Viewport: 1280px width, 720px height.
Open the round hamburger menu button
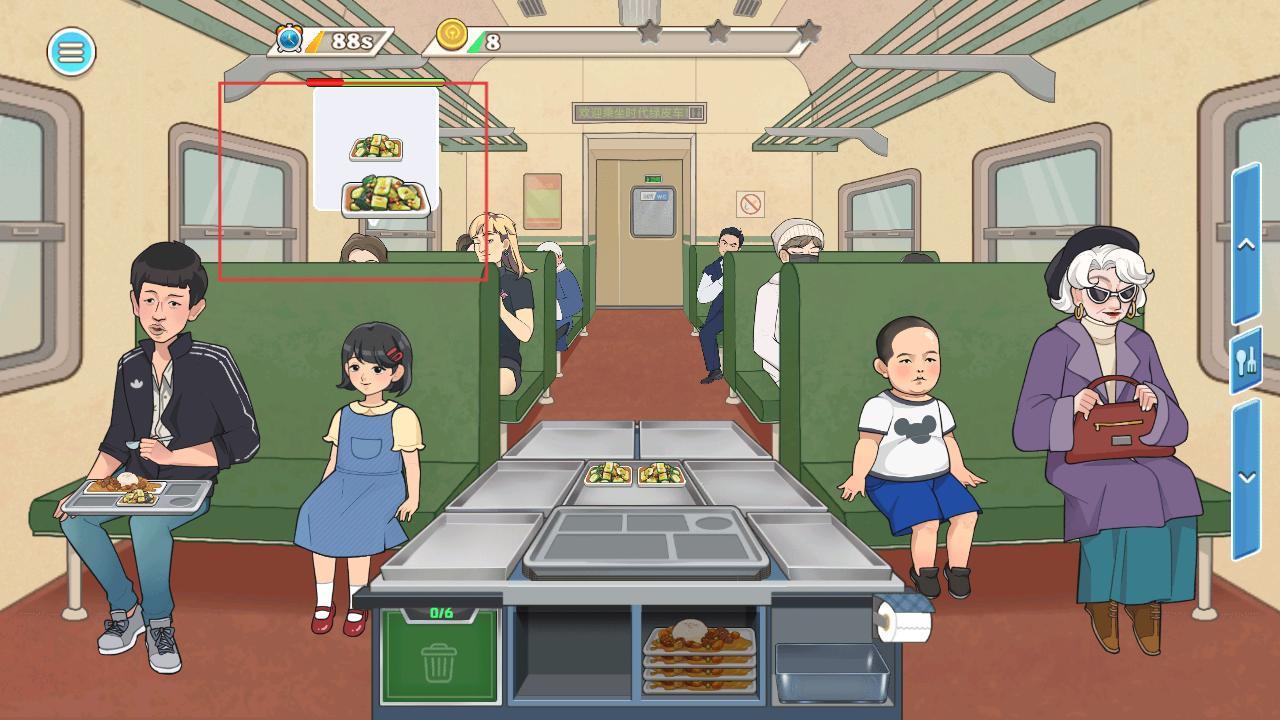point(71,52)
